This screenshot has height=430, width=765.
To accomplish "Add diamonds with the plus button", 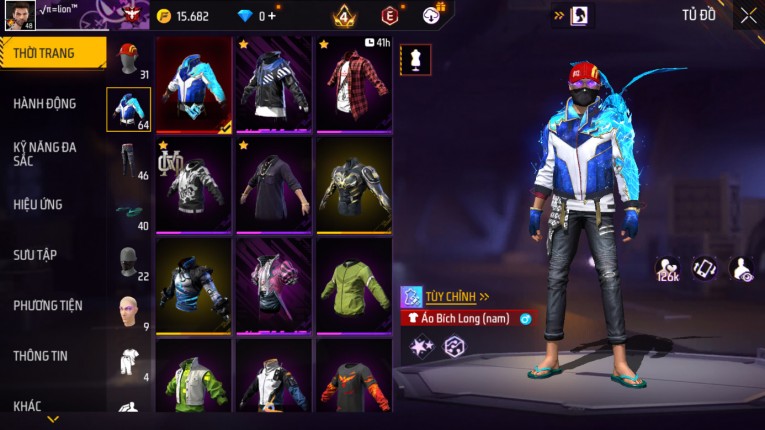I will [271, 16].
